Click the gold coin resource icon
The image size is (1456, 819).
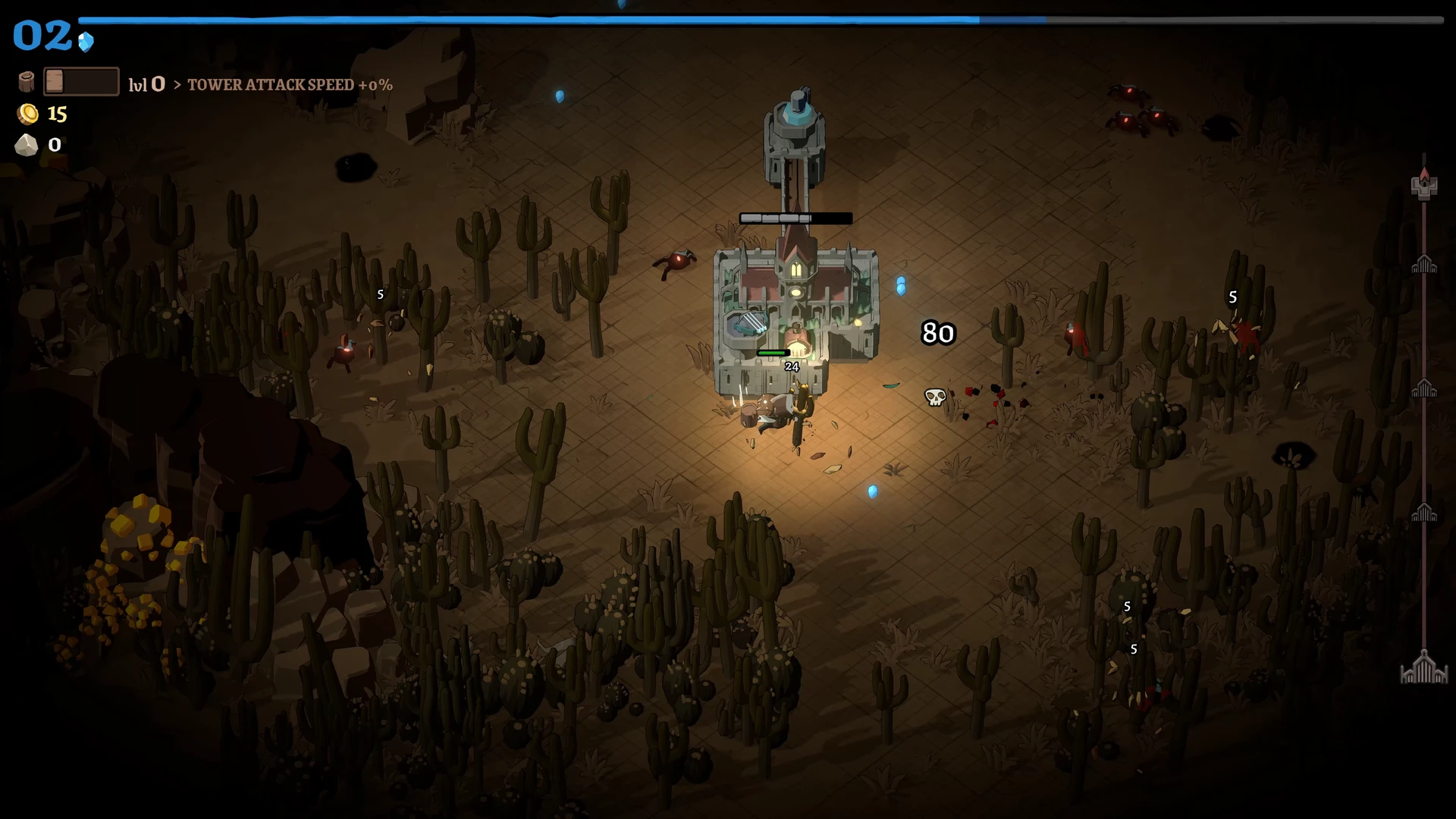point(28,114)
